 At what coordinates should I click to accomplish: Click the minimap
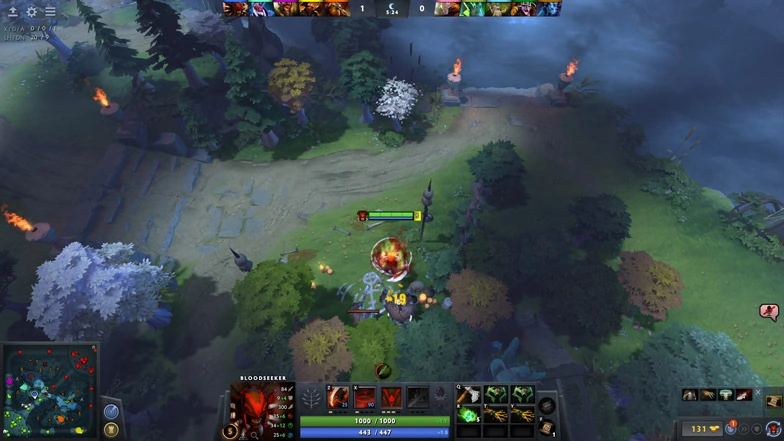point(51,390)
